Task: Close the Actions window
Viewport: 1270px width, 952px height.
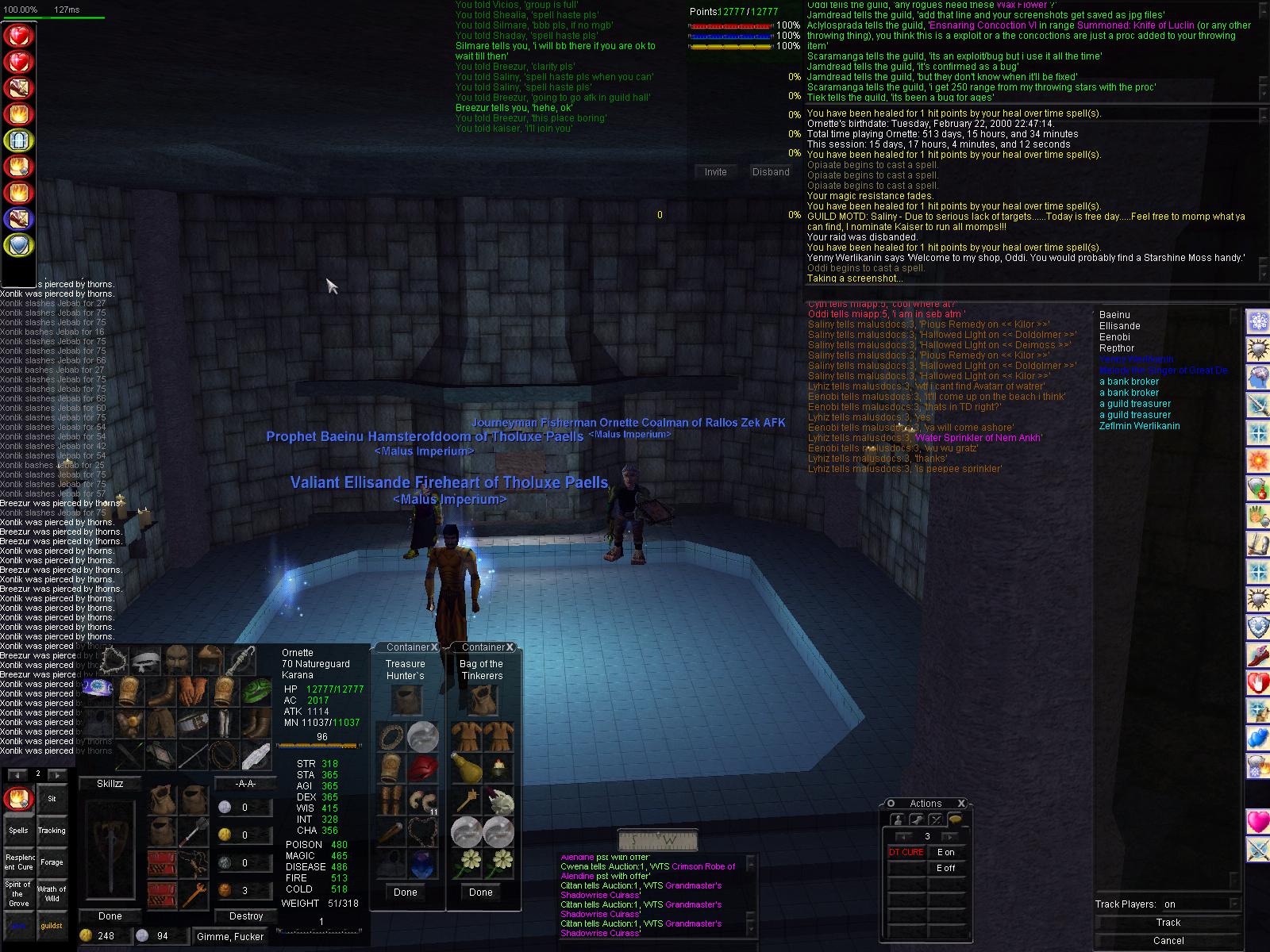Action: click(961, 803)
